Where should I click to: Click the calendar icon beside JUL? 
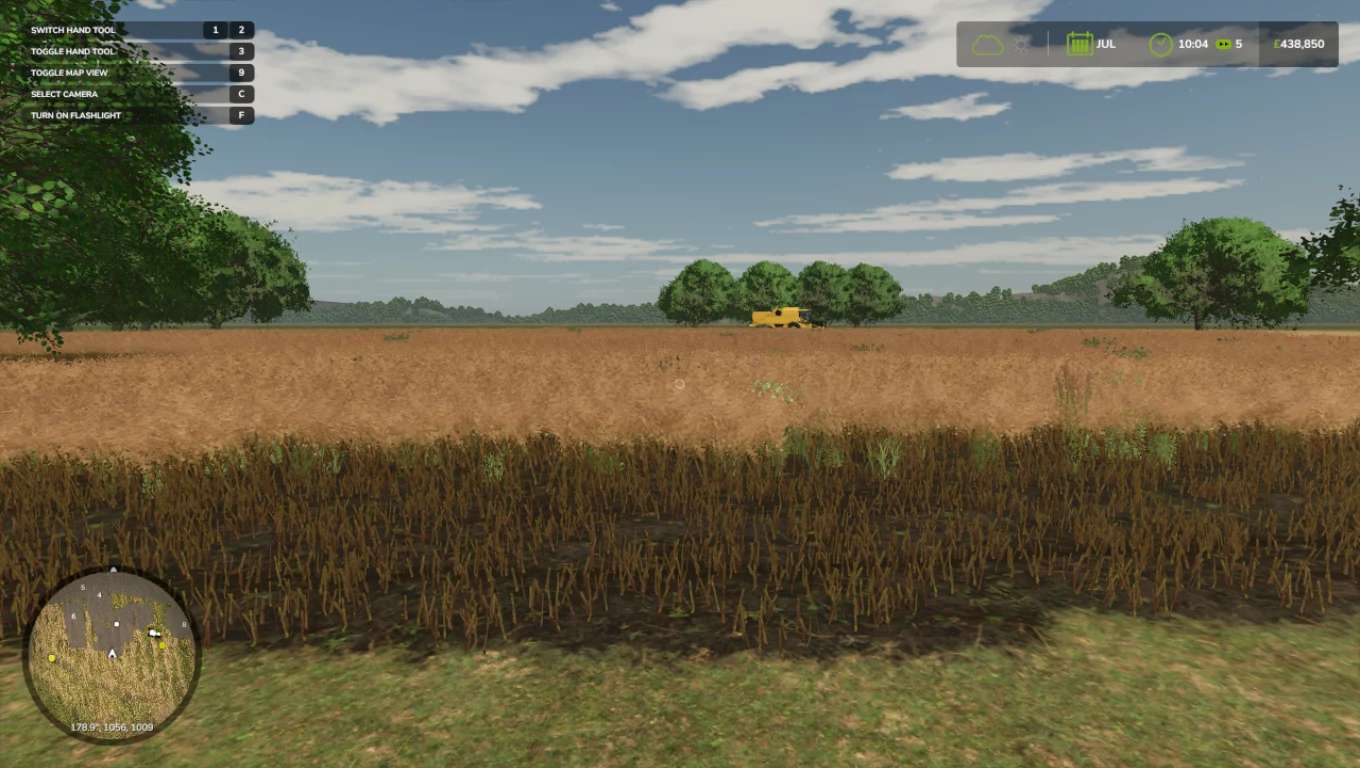[1079, 44]
